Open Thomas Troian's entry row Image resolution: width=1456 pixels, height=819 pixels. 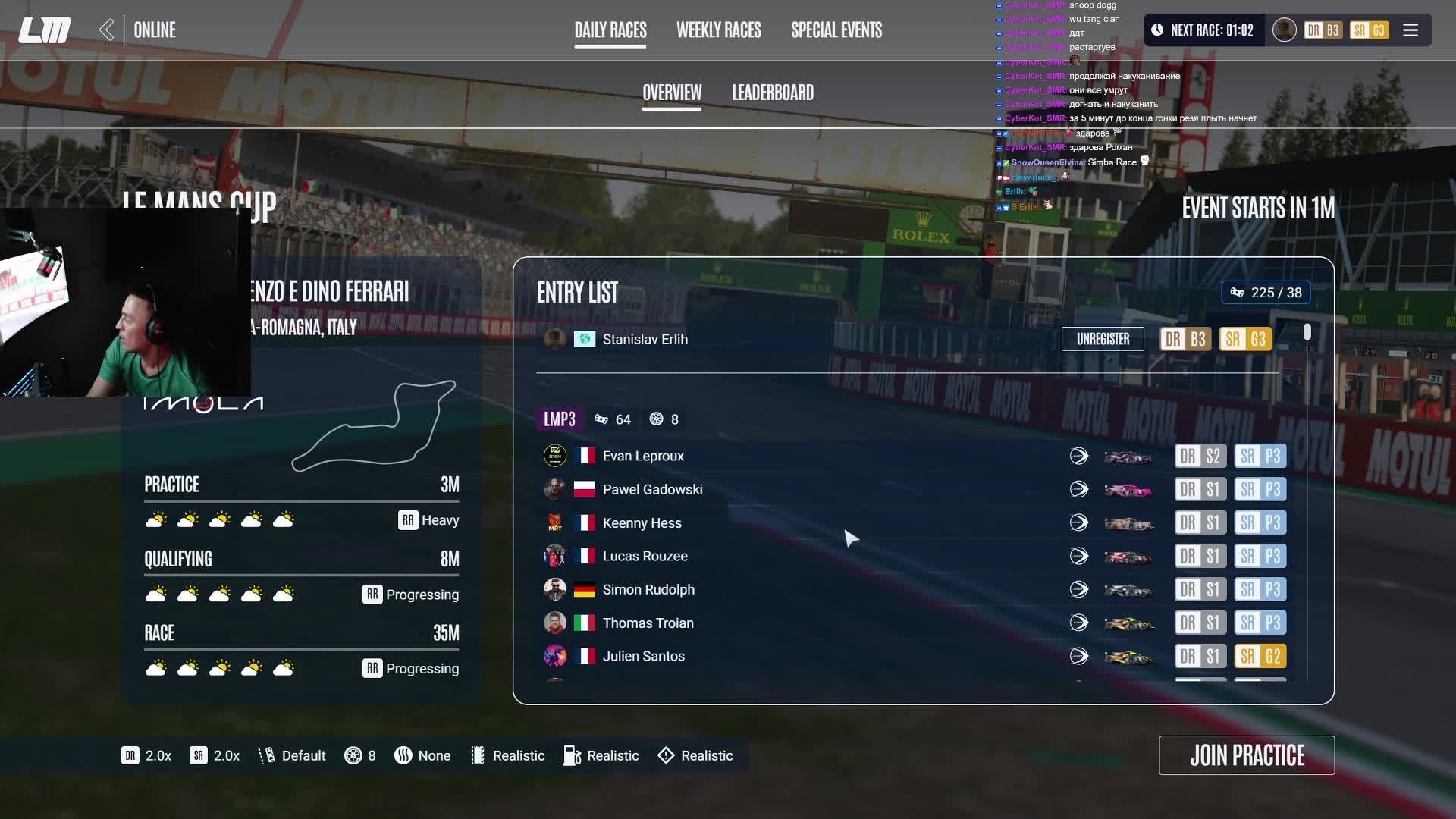(648, 623)
